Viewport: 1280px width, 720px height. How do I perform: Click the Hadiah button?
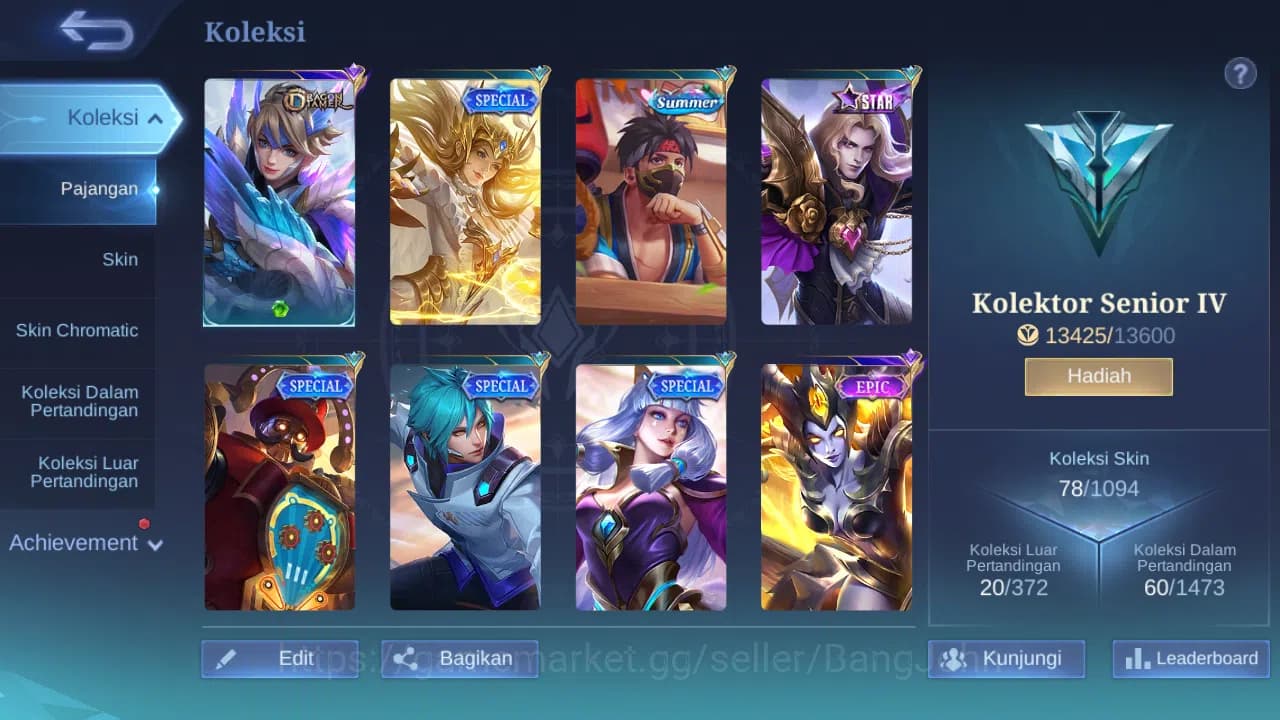[x=1098, y=376]
